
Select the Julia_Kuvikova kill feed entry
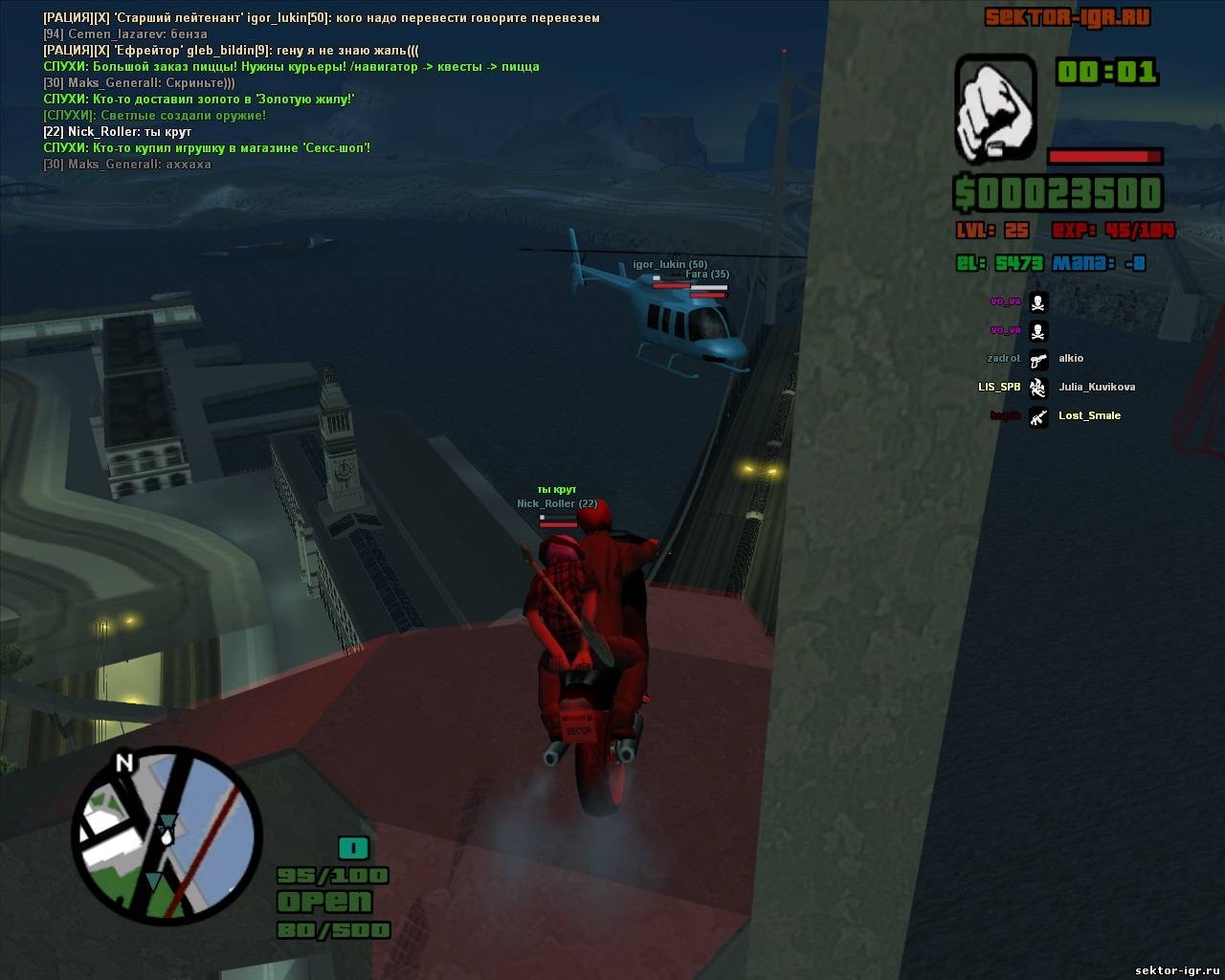coord(1096,387)
